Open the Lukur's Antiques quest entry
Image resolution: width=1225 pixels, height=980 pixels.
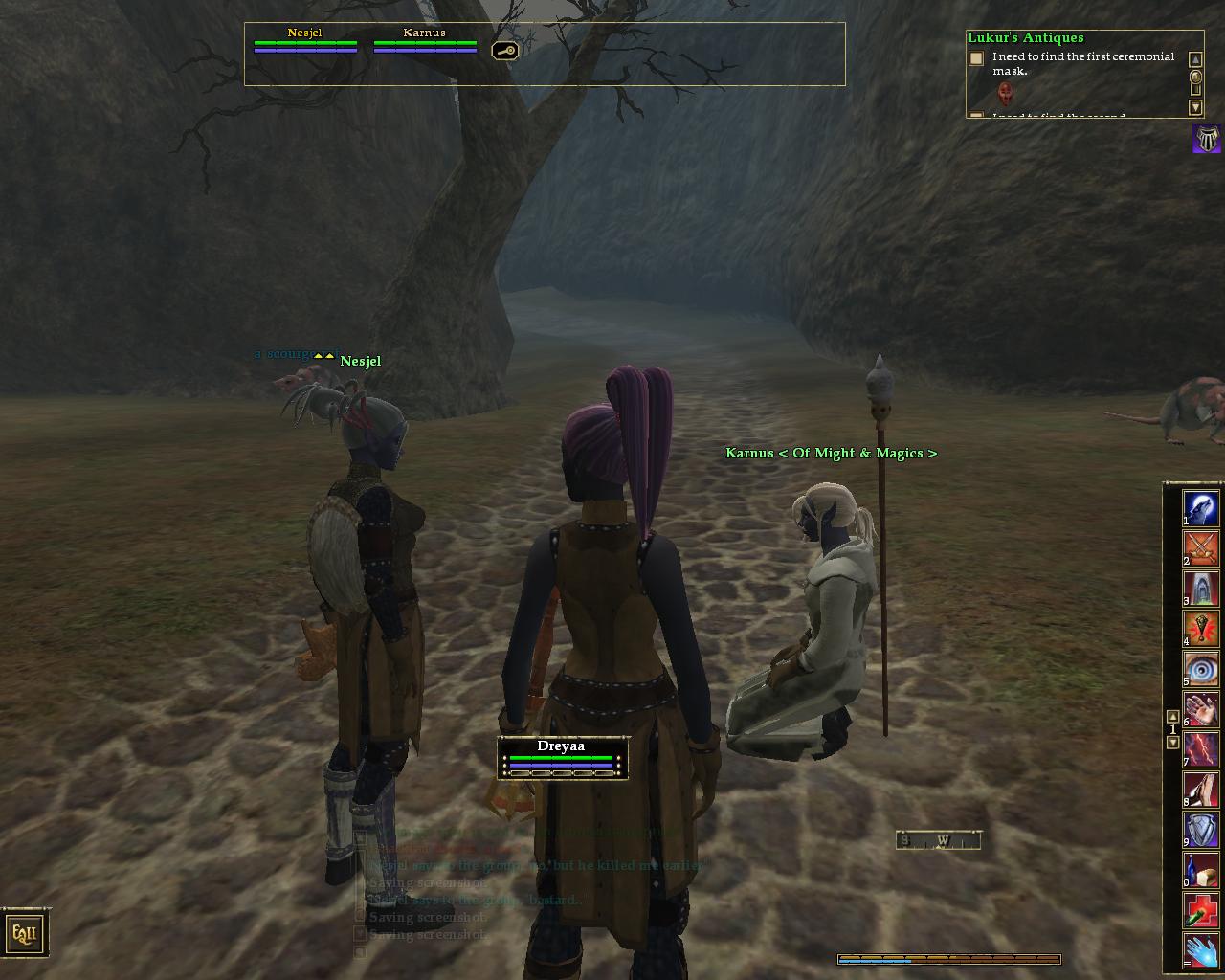(x=1025, y=38)
